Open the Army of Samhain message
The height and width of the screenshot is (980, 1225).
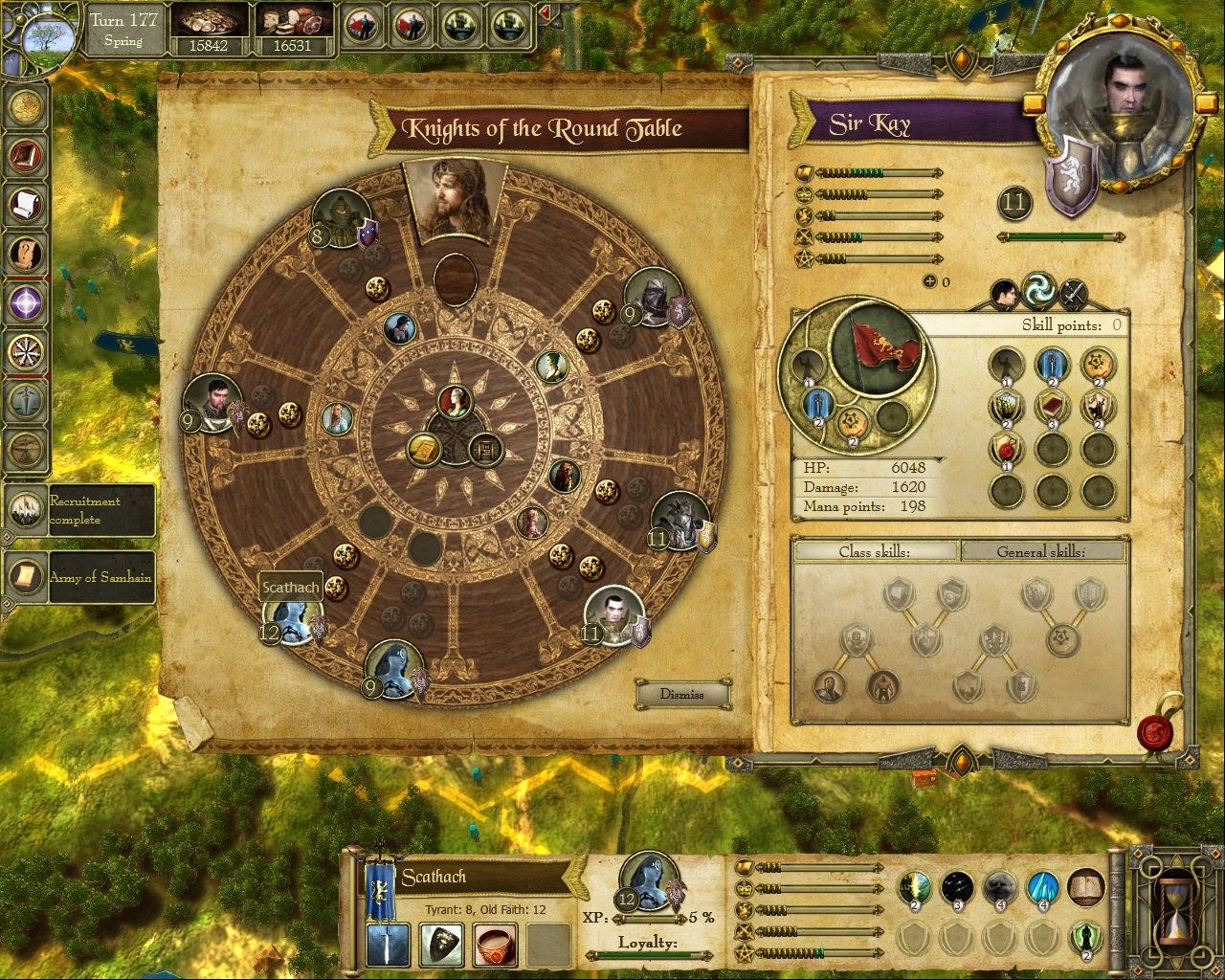point(80,576)
